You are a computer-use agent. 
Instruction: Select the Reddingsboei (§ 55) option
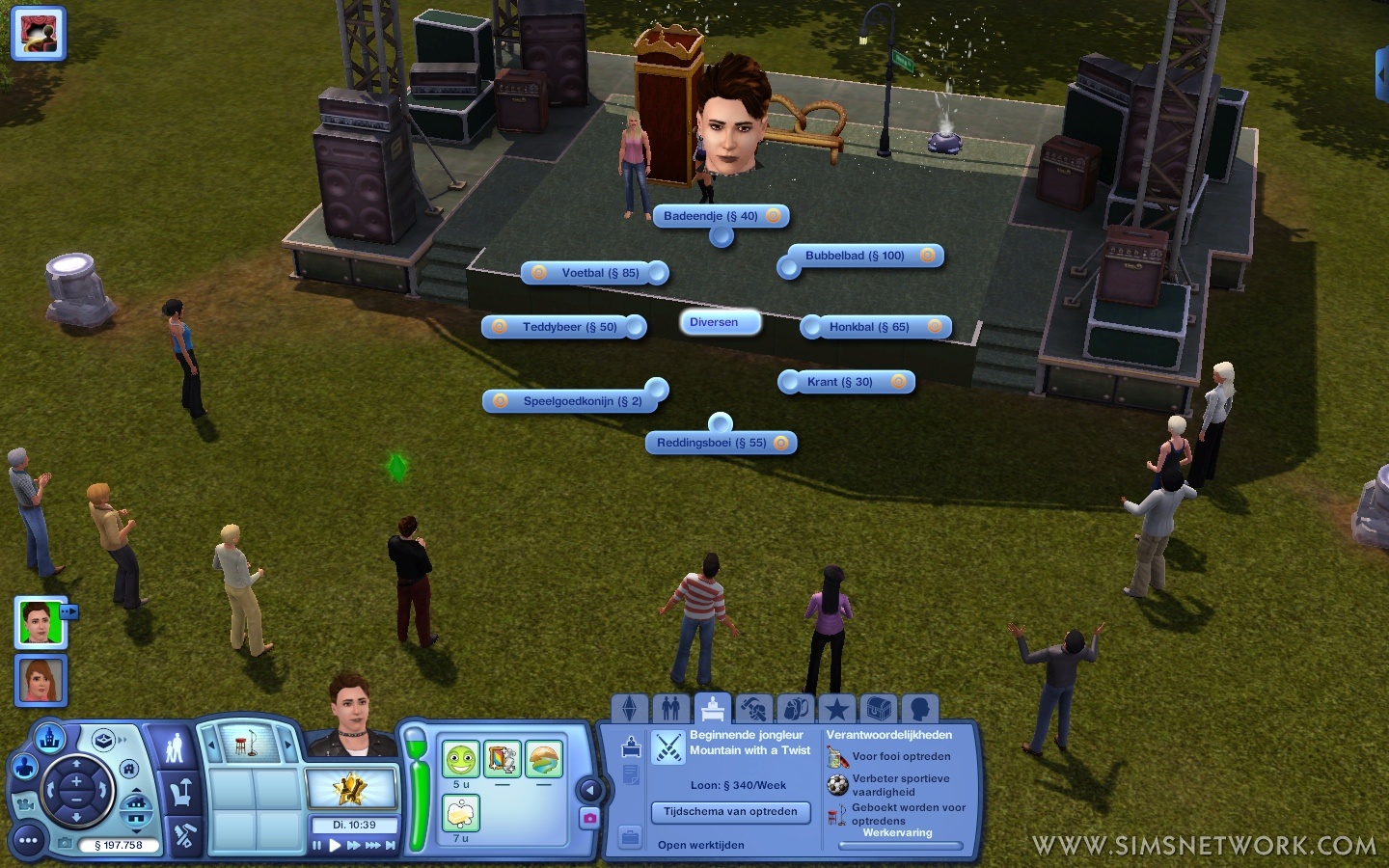(x=712, y=443)
